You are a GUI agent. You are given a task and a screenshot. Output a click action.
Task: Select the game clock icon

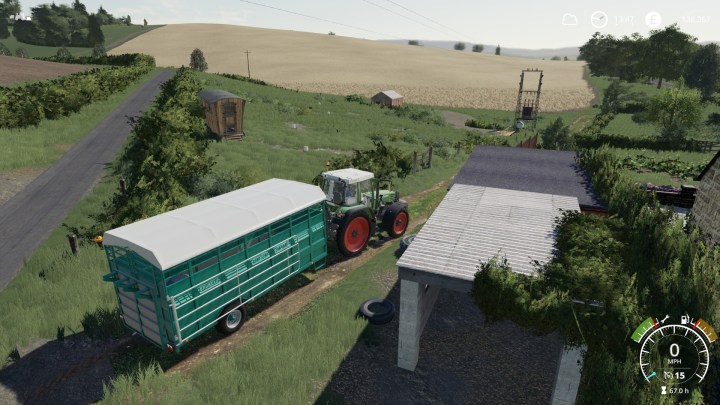599,19
